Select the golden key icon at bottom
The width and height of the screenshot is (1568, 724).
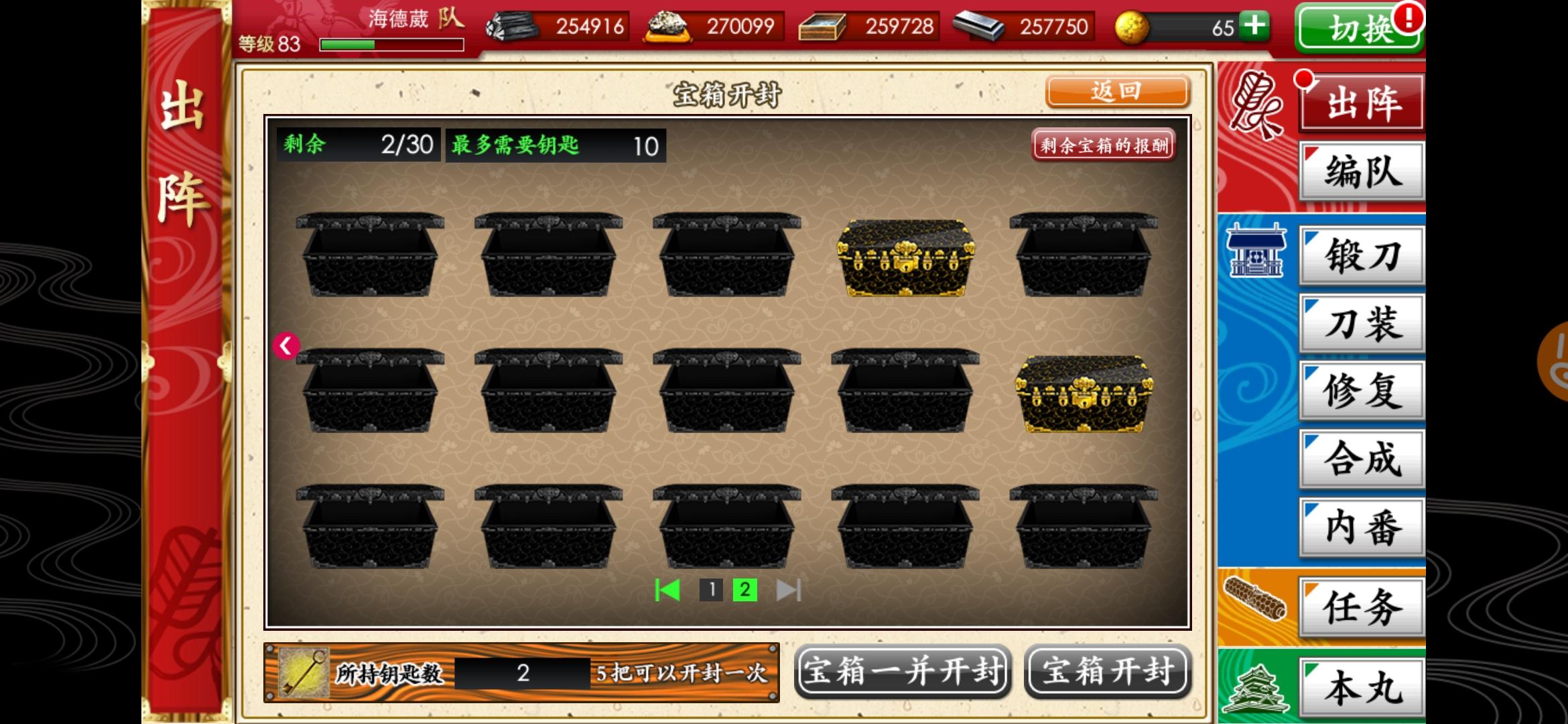pyautogui.click(x=303, y=672)
